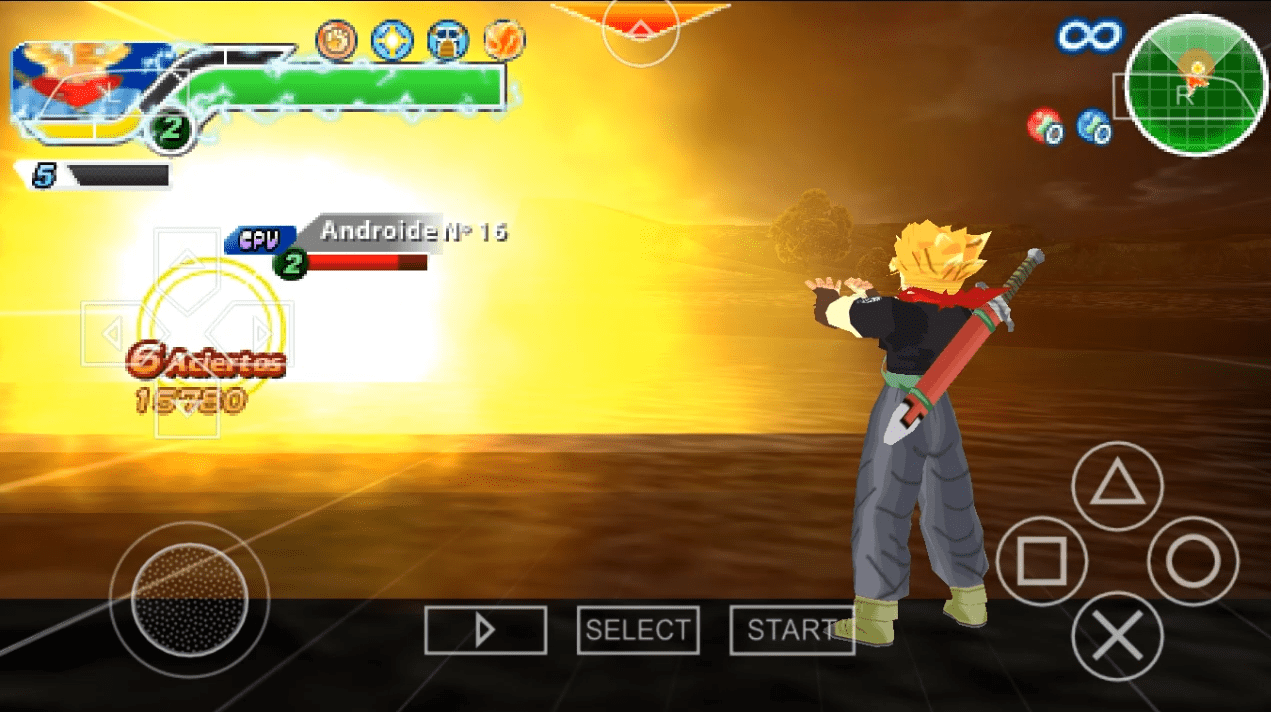This screenshot has width=1271, height=712.
Task: Tap the d-pad right arrow
Action: point(262,333)
